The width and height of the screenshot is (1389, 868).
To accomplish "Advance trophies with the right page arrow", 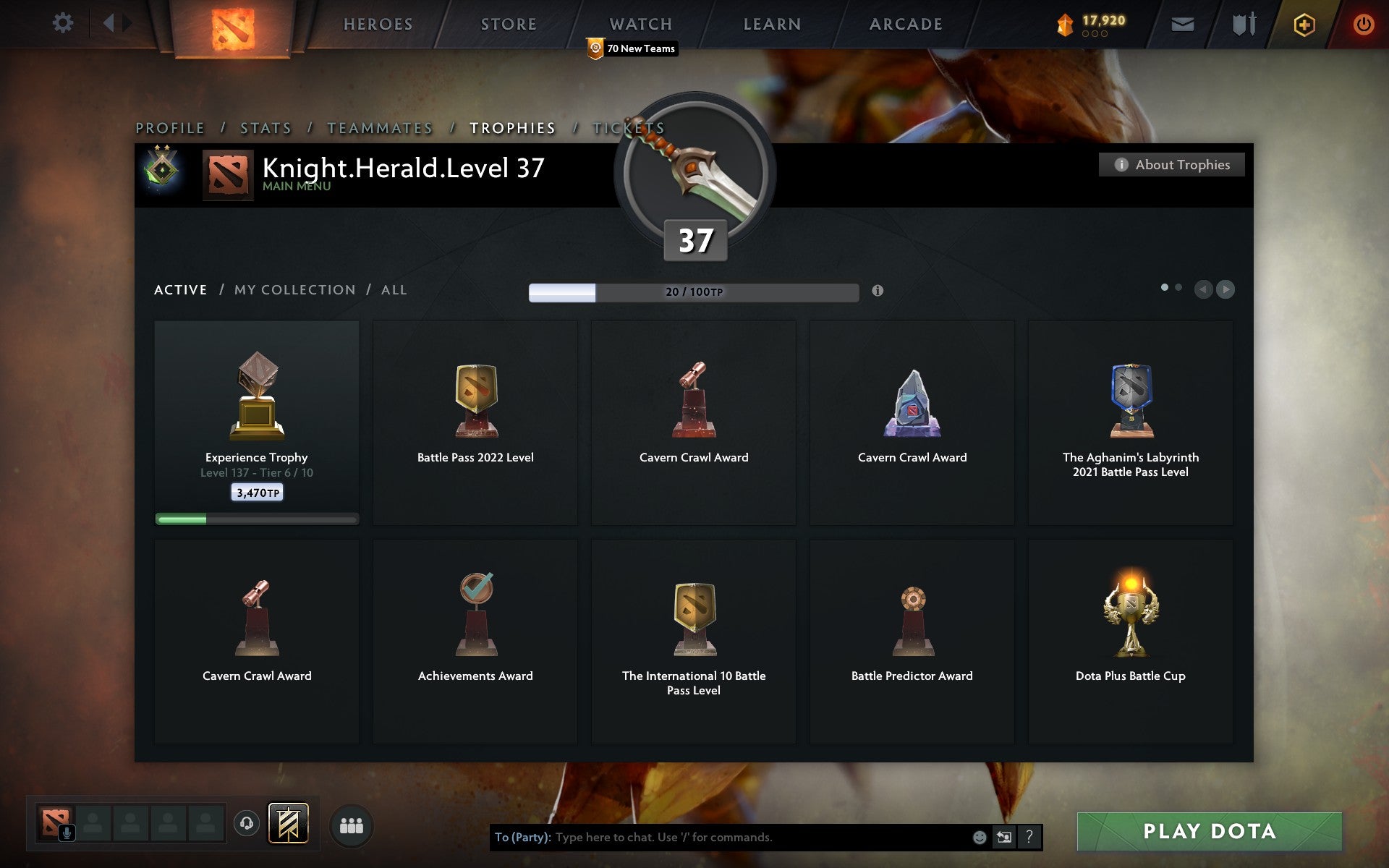I will point(1226,289).
